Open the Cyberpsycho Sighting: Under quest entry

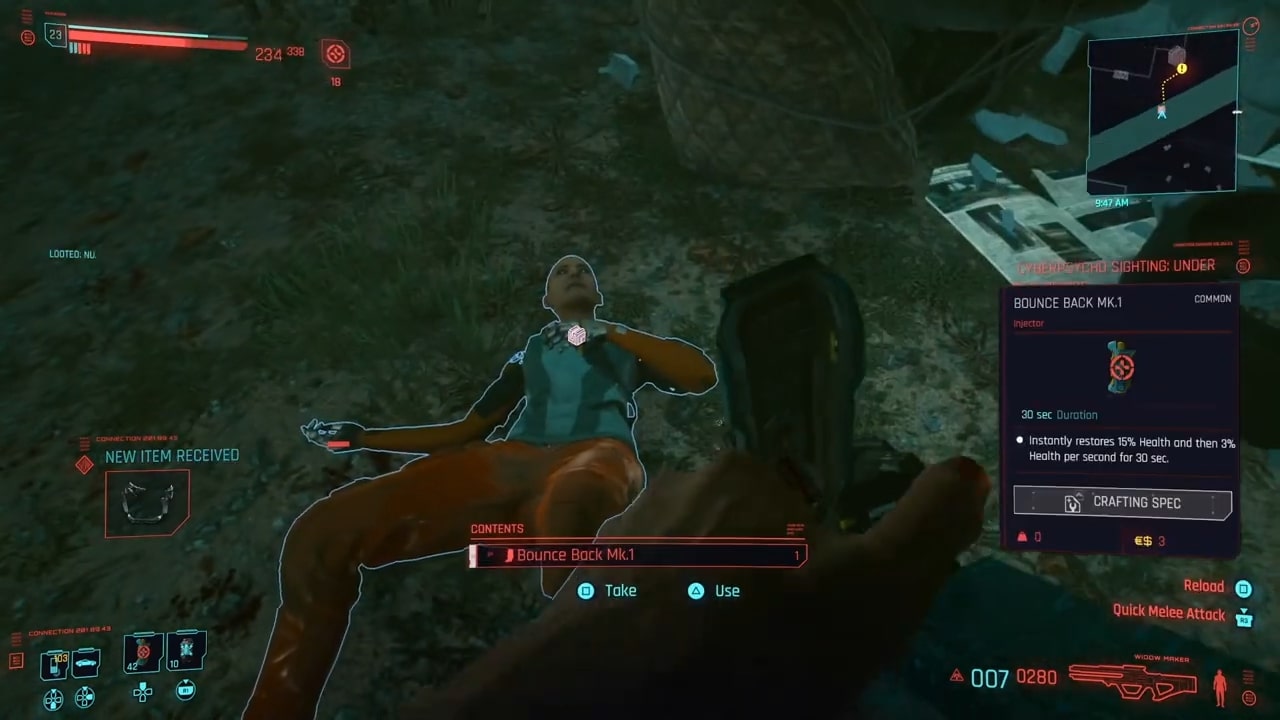[1116, 265]
